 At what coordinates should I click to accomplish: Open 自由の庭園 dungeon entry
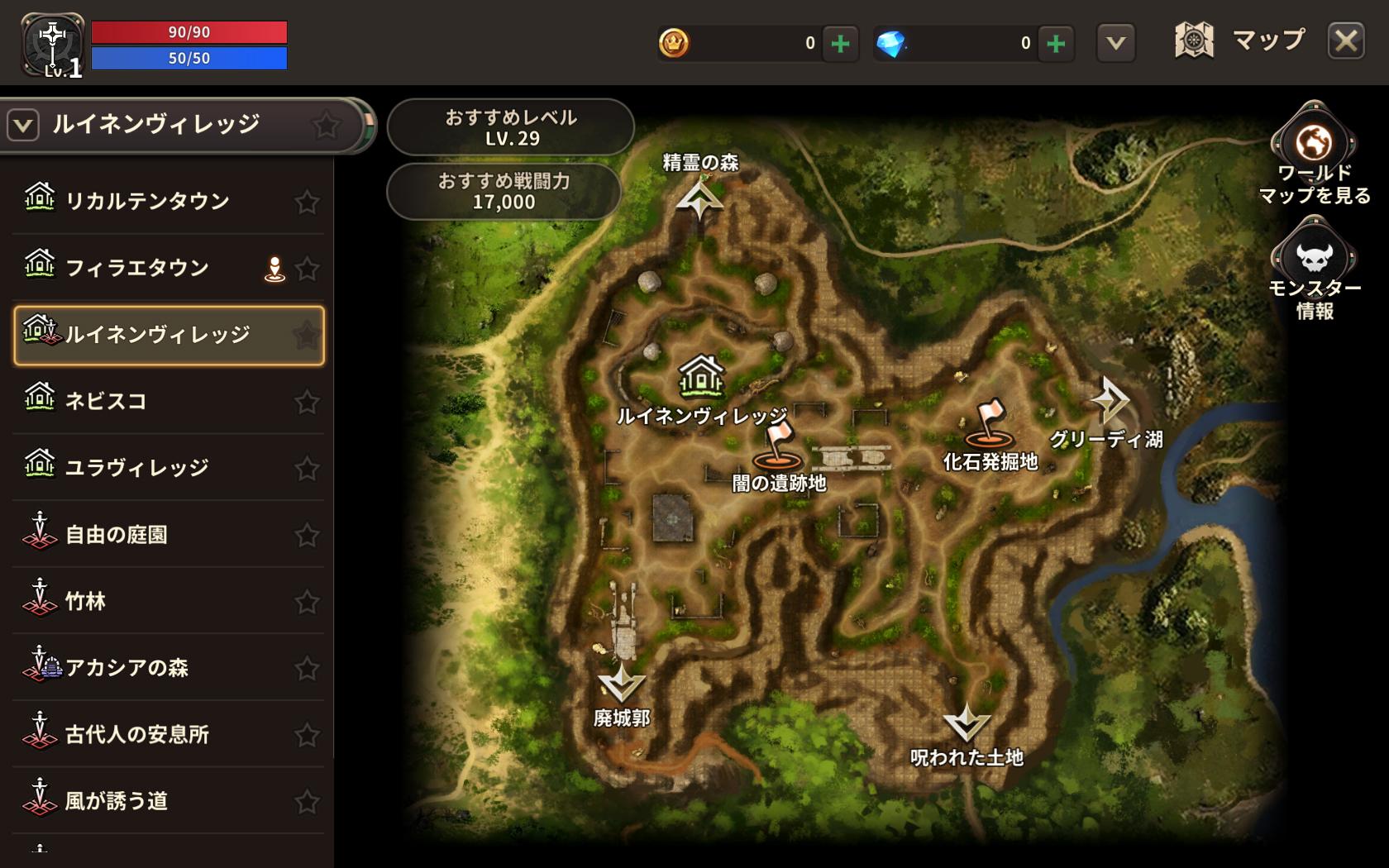[x=117, y=535]
